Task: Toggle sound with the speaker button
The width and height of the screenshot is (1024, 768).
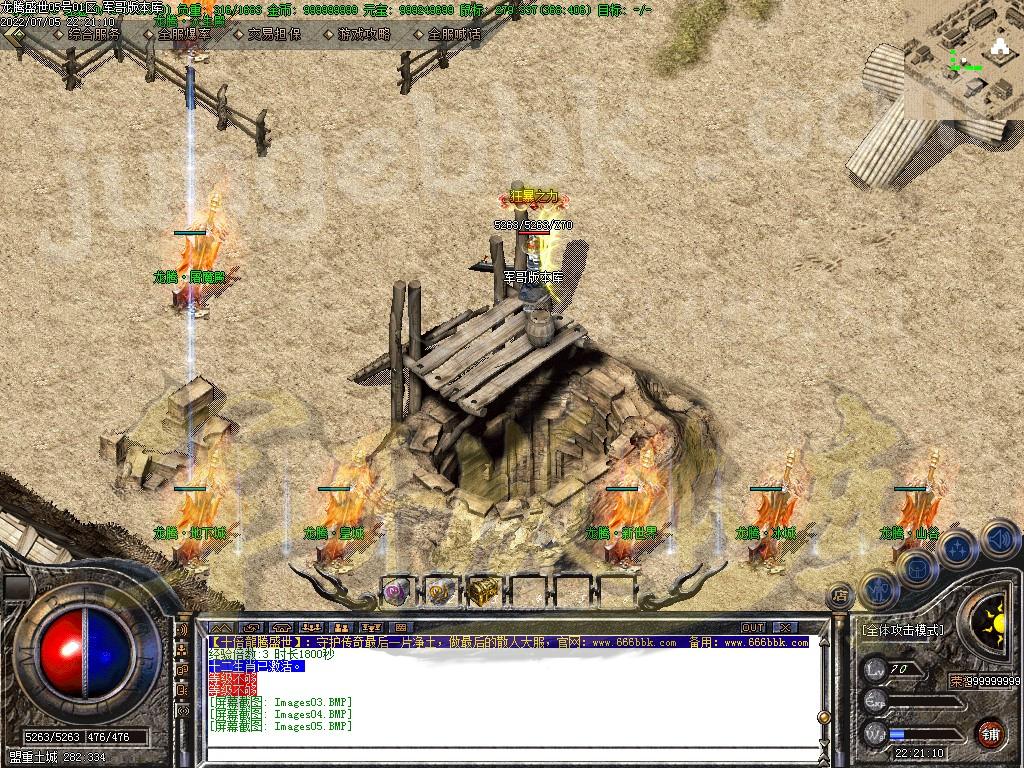Action: [x=999, y=539]
